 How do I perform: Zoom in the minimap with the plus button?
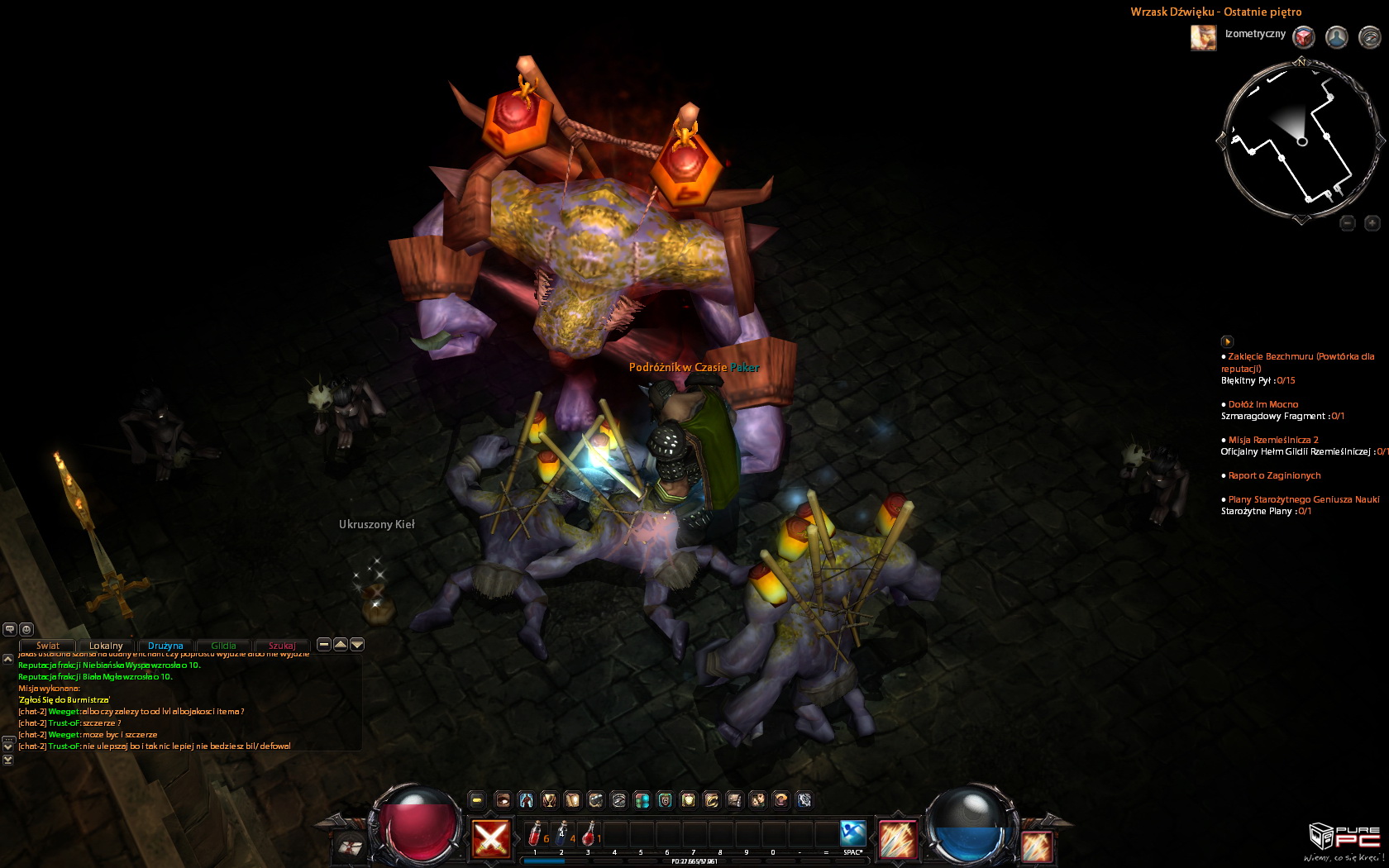tap(1372, 222)
